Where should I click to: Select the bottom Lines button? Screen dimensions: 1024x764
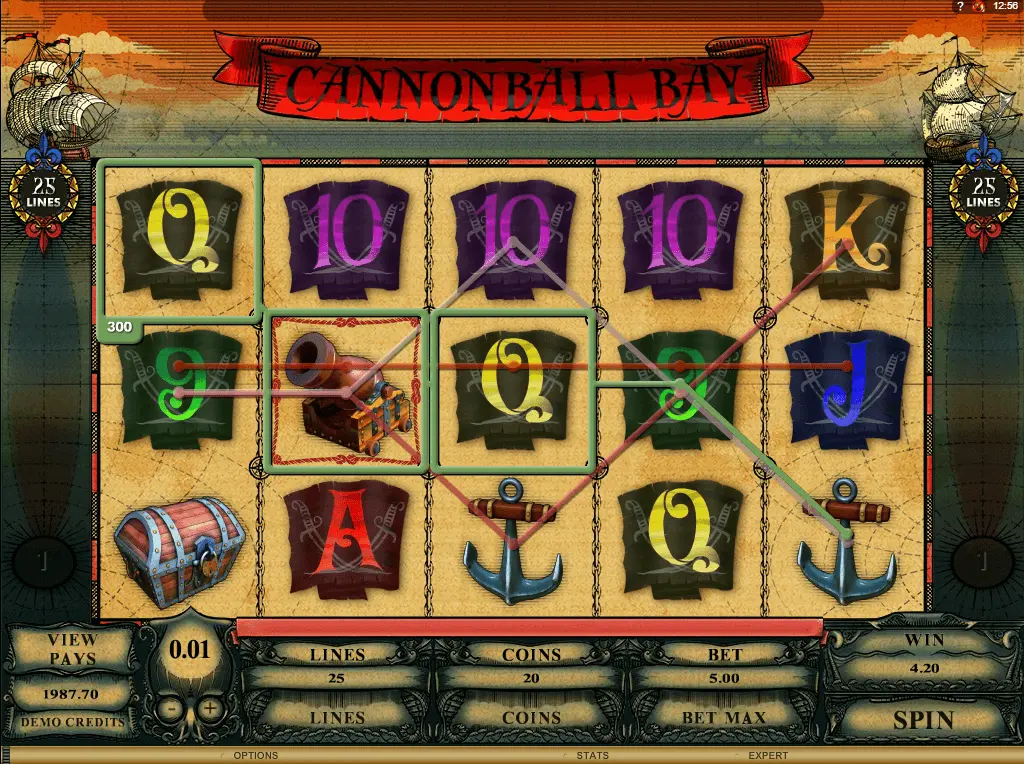(337, 717)
